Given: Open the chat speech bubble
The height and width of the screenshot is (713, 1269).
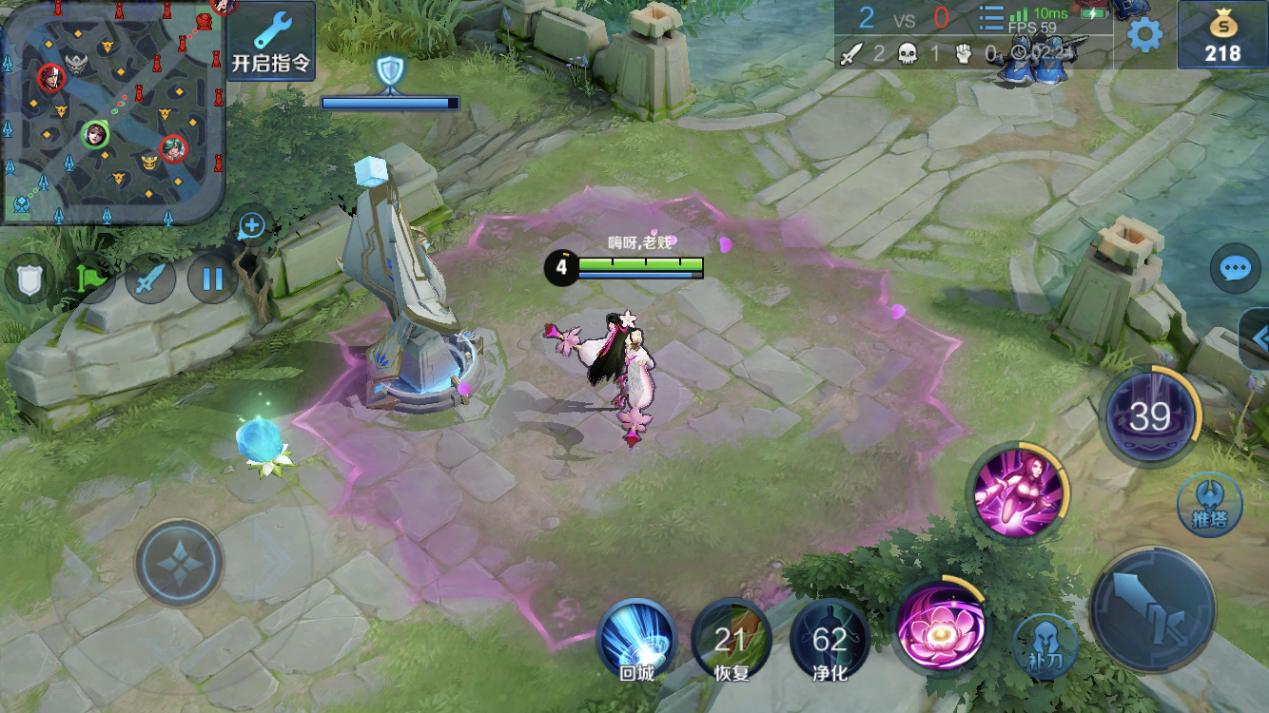Looking at the screenshot, I should coord(1234,268).
